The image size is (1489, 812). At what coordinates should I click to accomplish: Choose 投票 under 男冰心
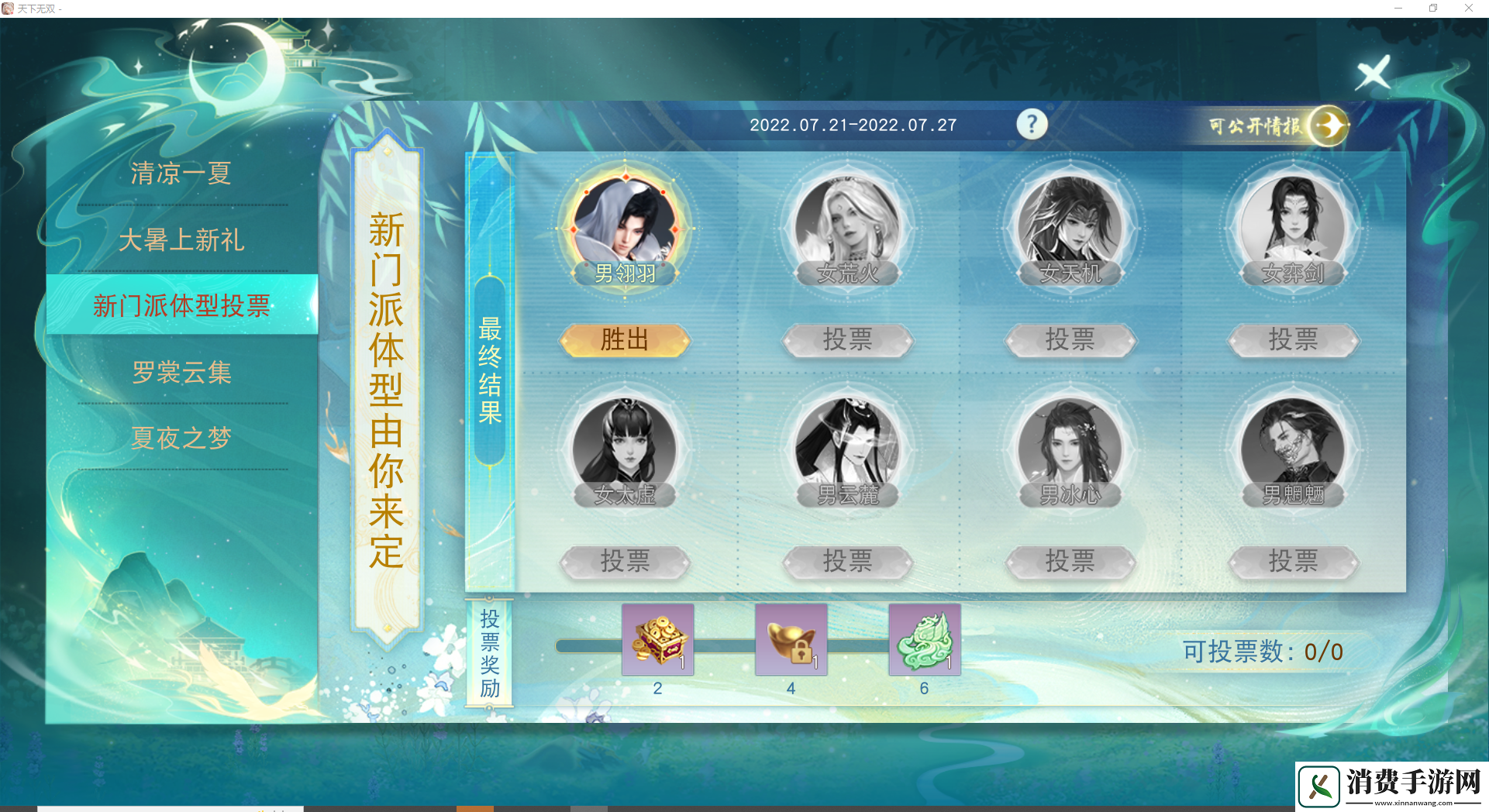tap(1070, 562)
